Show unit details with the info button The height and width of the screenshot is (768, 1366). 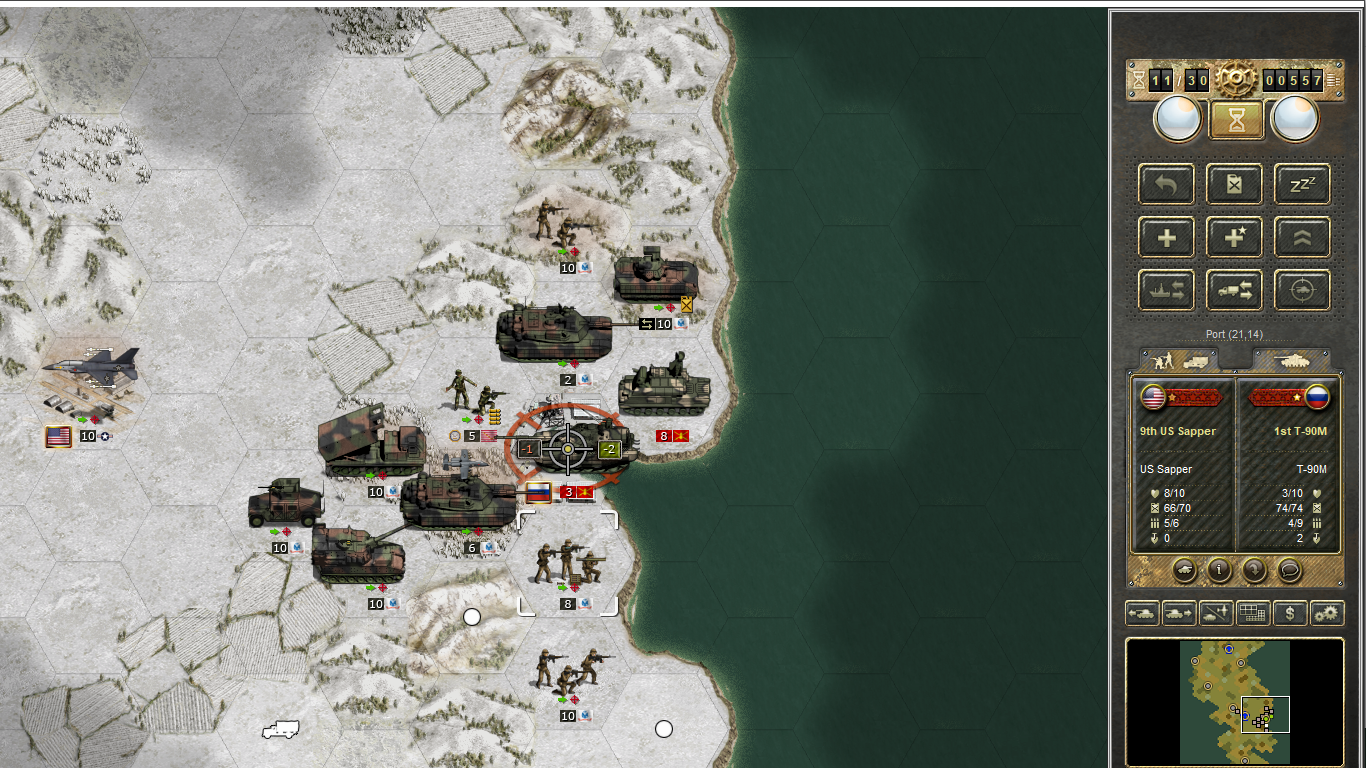(x=1219, y=570)
